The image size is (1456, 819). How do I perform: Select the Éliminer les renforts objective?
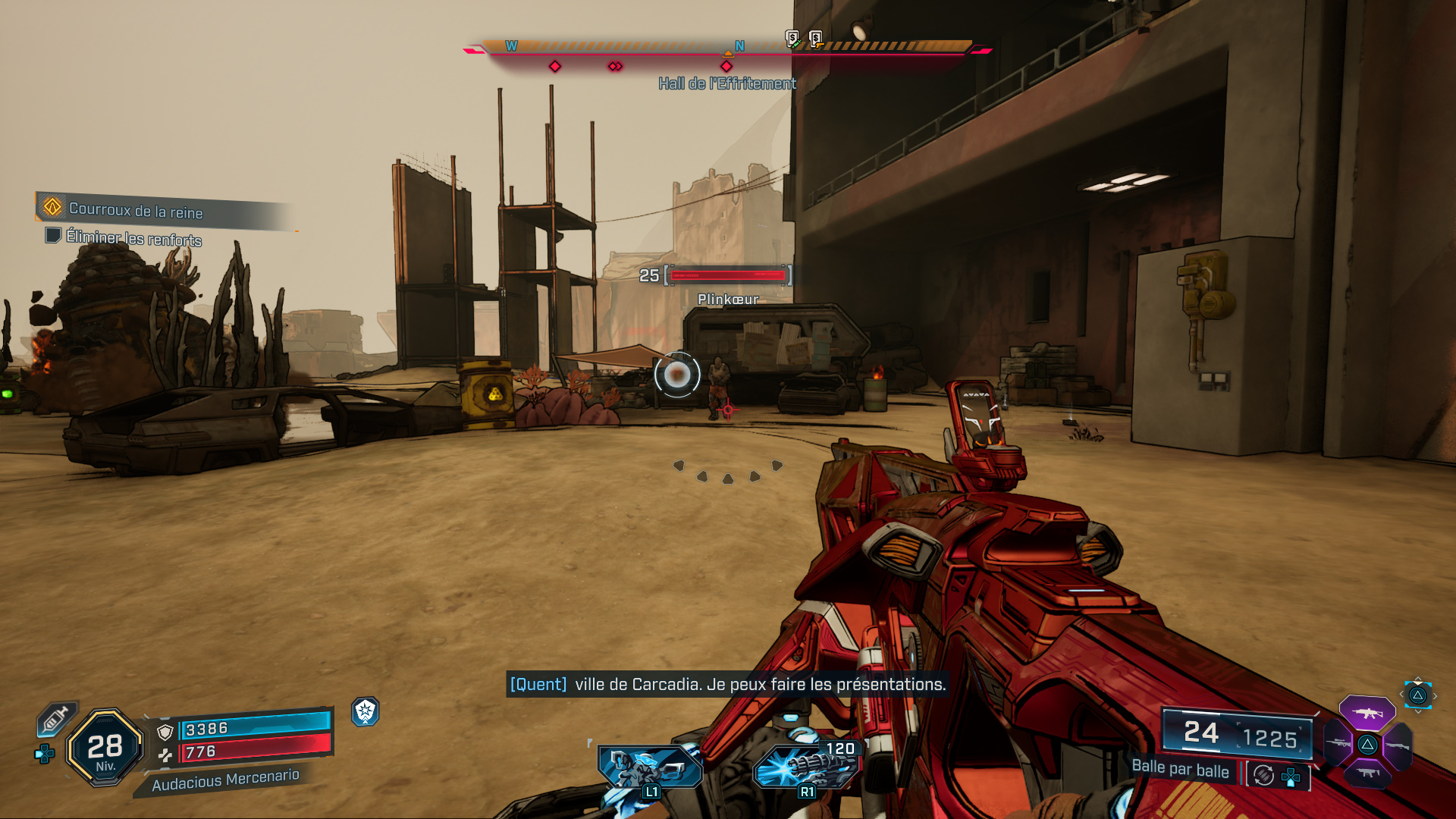(133, 238)
